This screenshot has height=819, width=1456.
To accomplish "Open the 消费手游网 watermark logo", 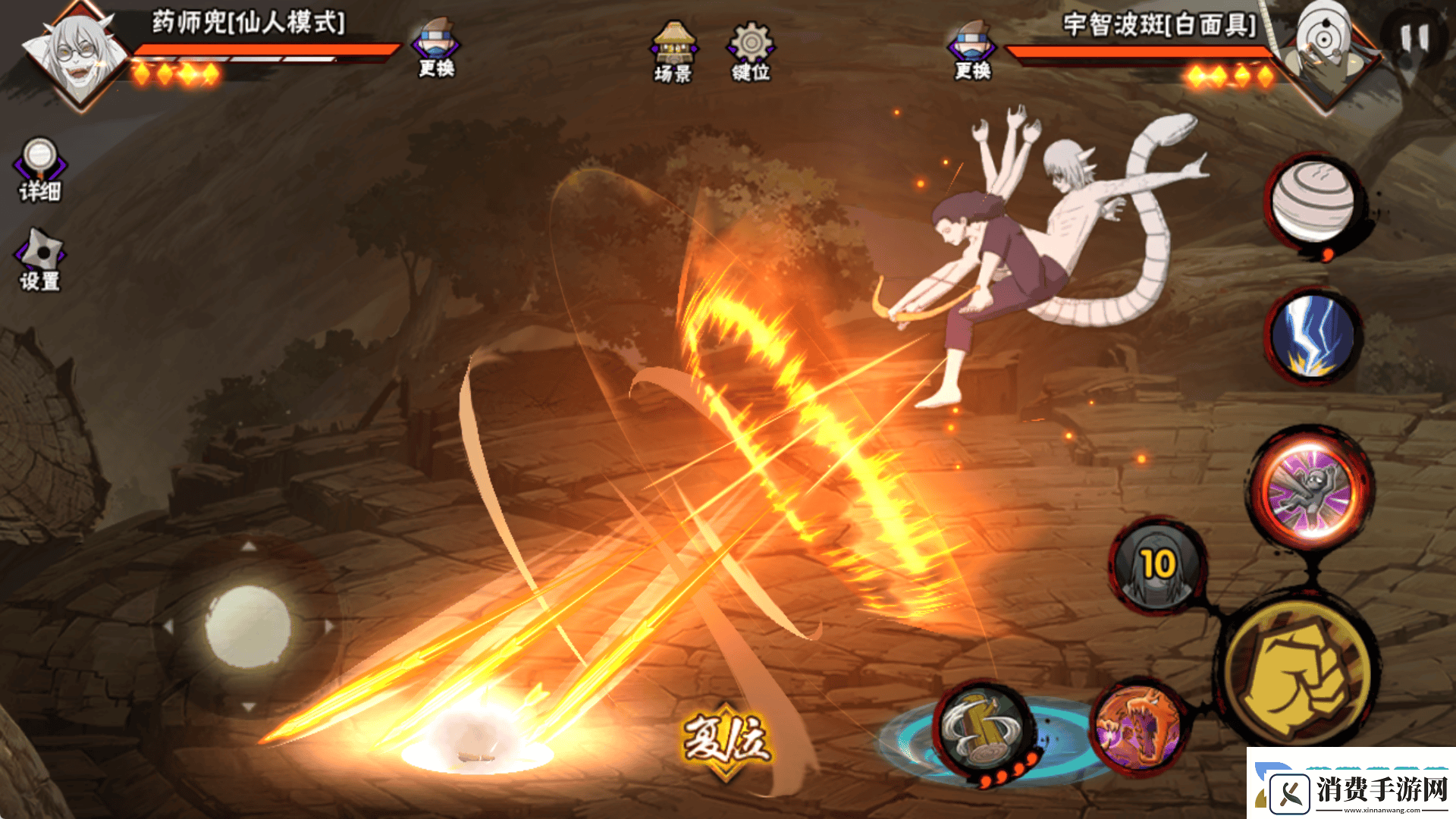I will click(1351, 787).
